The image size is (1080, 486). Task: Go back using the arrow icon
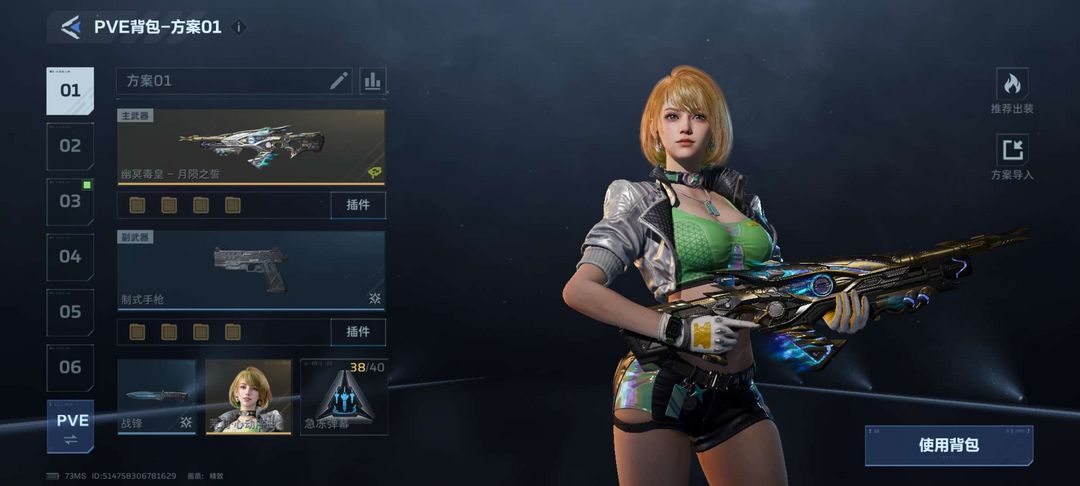click(x=70, y=27)
